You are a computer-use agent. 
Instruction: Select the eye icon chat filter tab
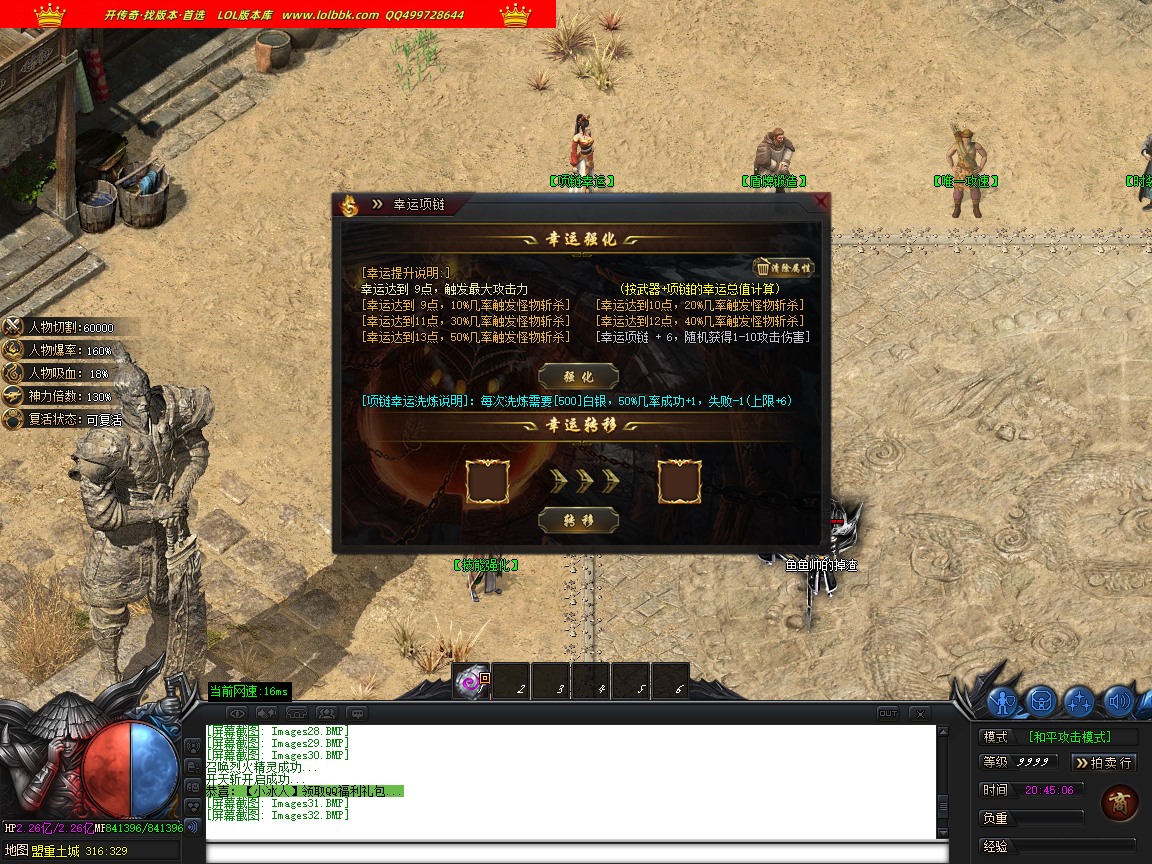pyautogui.click(x=236, y=713)
